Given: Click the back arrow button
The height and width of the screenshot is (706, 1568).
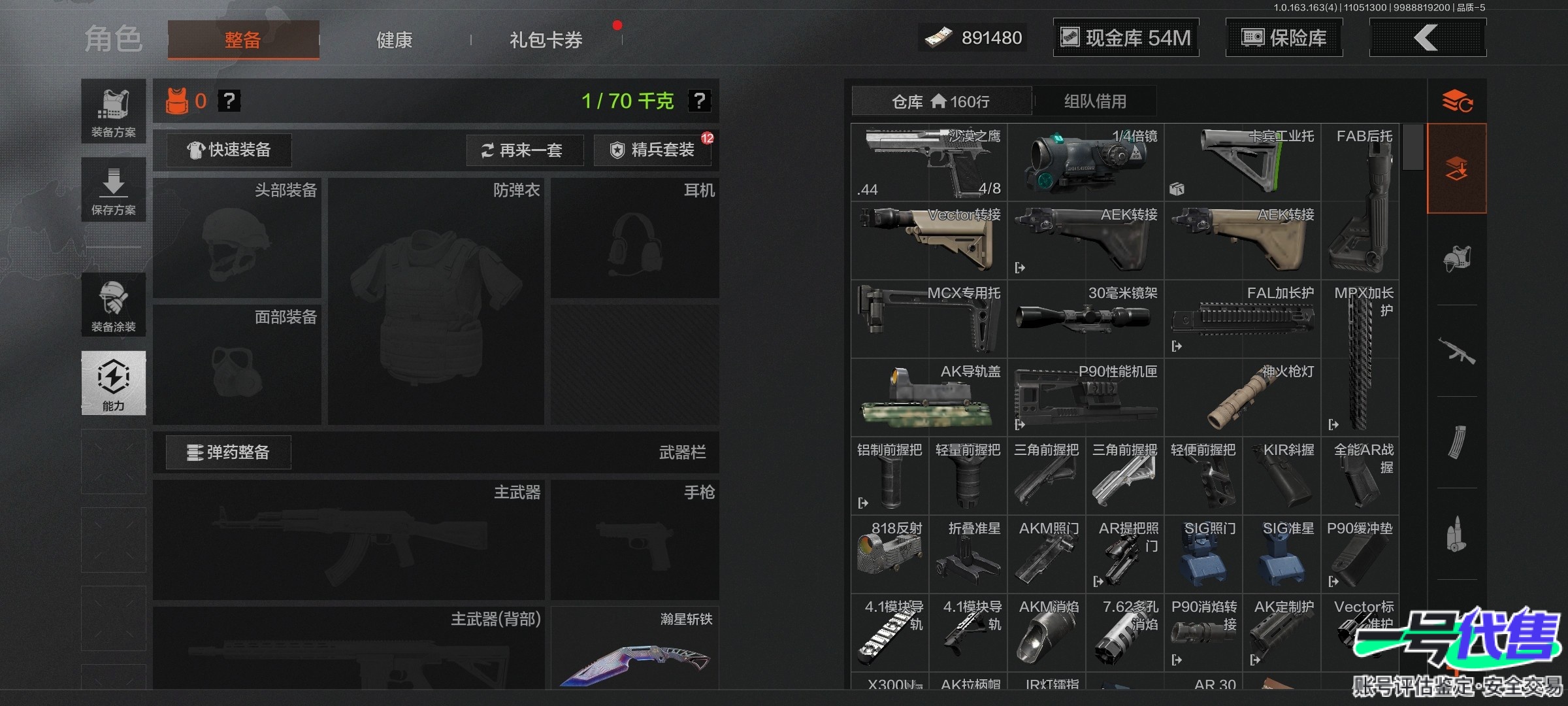Looking at the screenshot, I should pos(1427,38).
